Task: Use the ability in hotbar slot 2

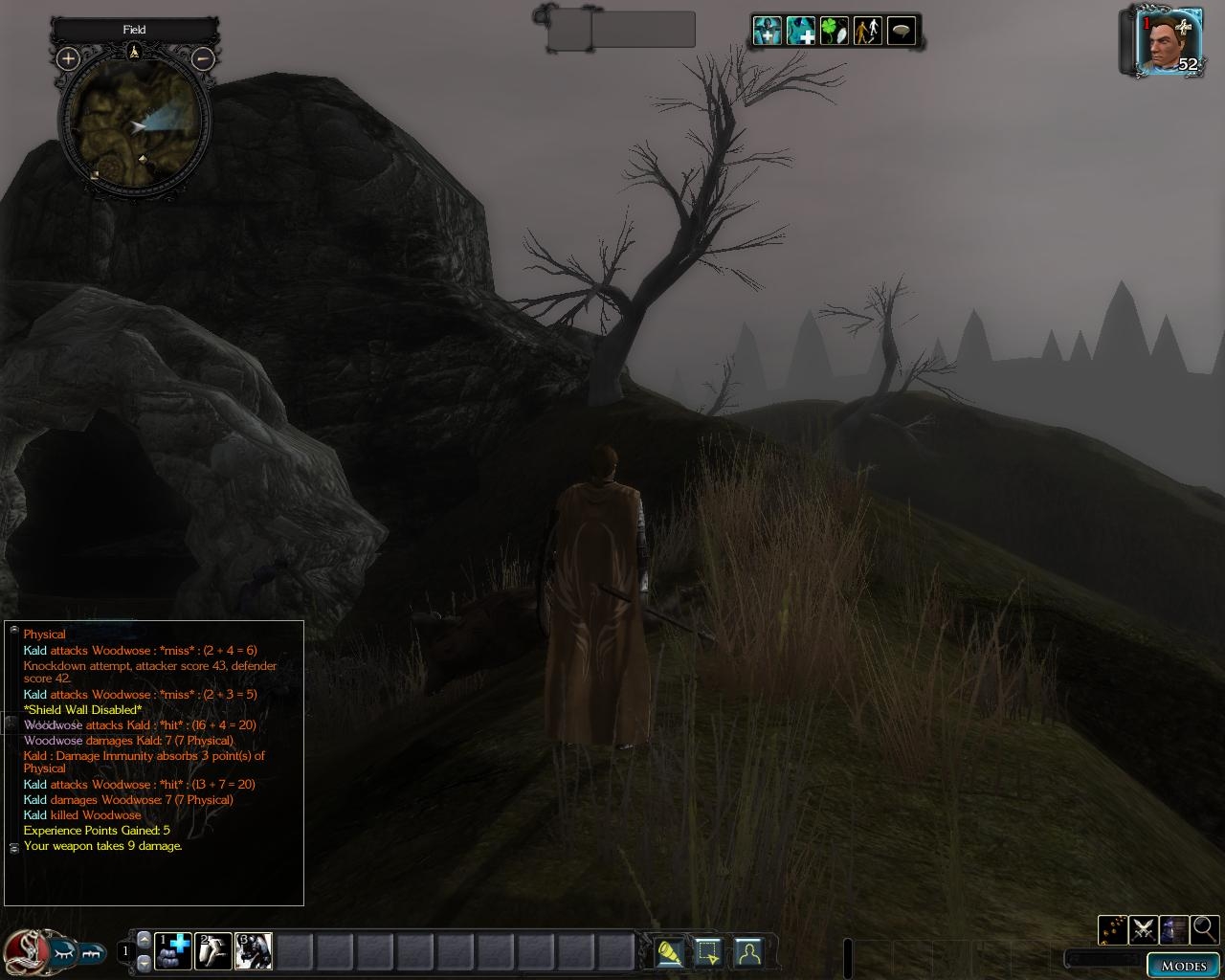Action: (213, 951)
